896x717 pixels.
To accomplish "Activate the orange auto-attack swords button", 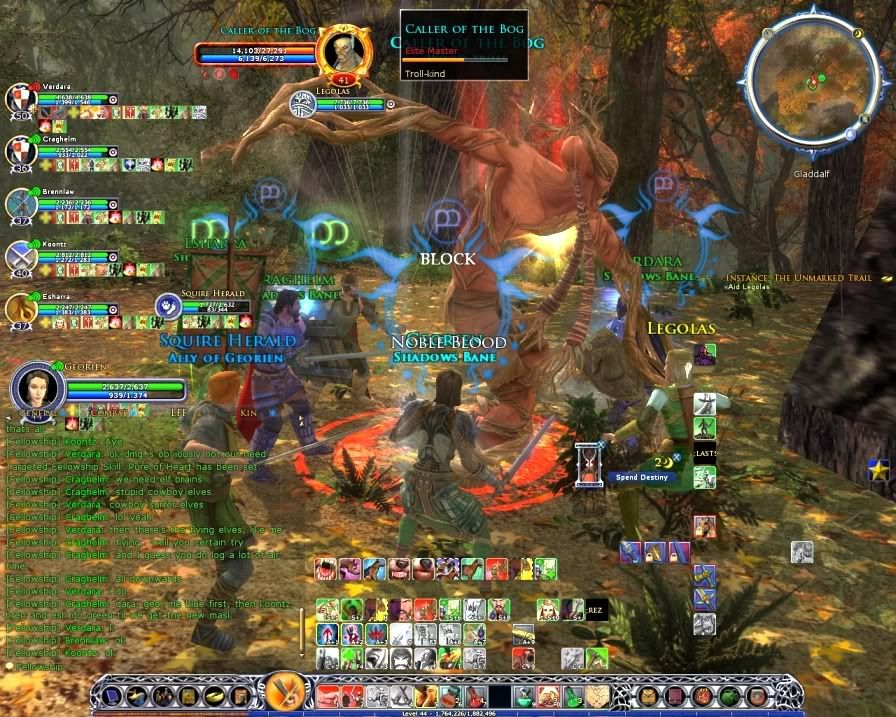I will (284, 692).
